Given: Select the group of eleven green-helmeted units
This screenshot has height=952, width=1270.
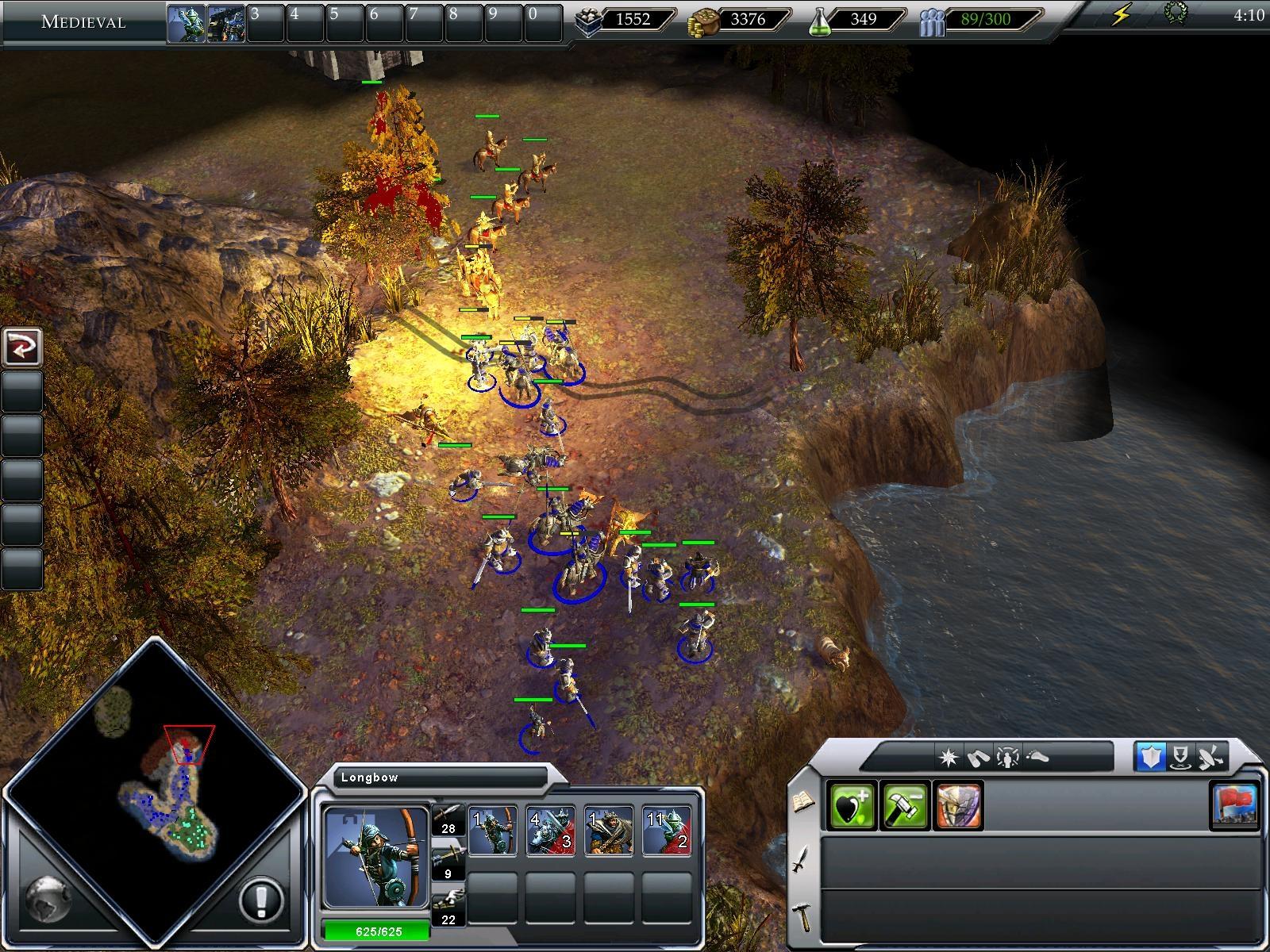Looking at the screenshot, I should click(667, 831).
